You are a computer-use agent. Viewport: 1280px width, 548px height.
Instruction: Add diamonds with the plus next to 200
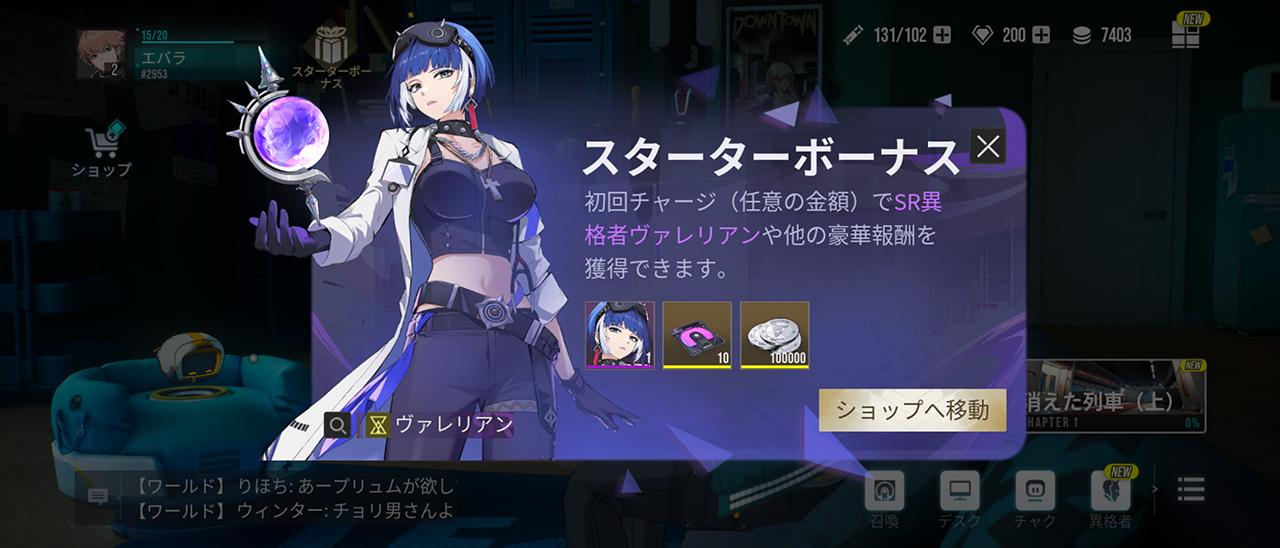[1041, 35]
